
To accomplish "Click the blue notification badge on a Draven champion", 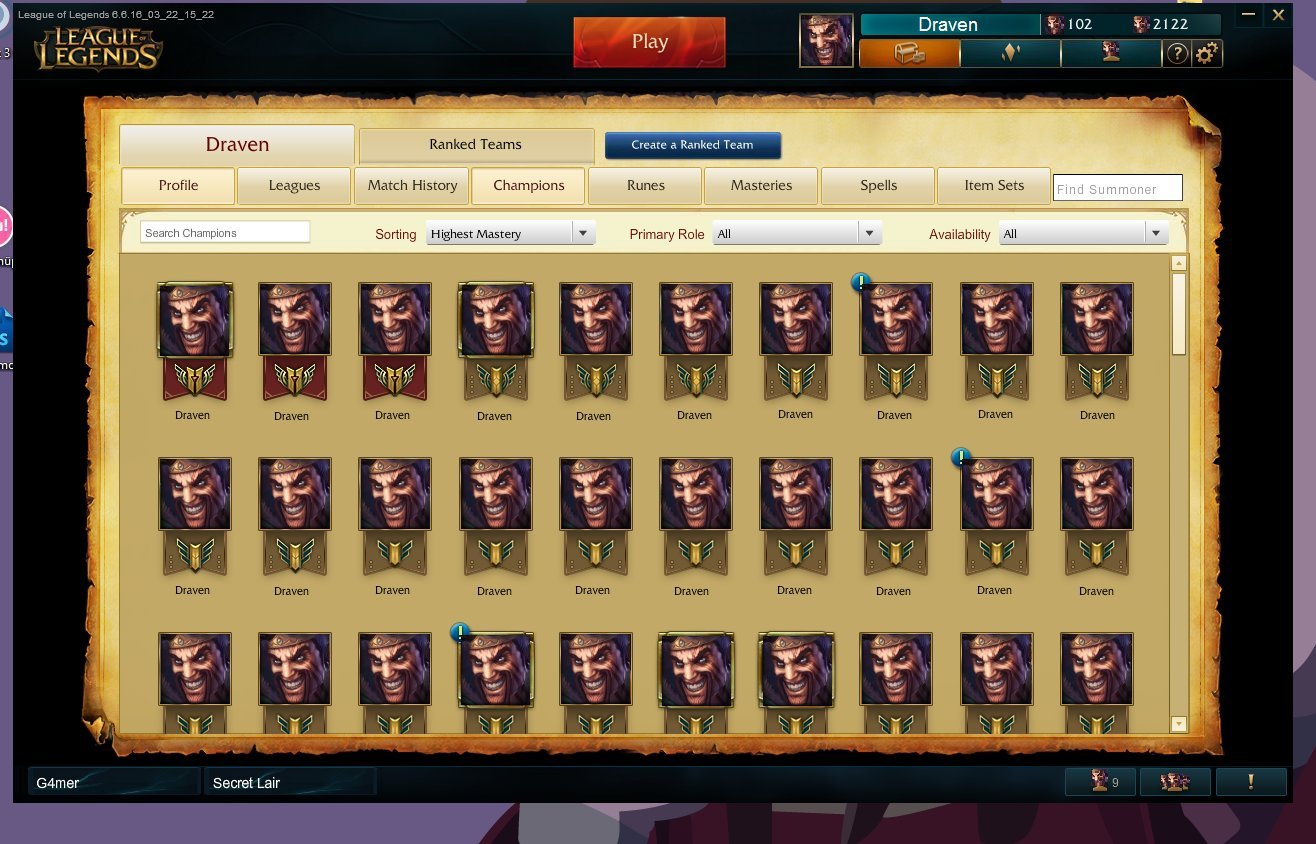I will [x=860, y=282].
